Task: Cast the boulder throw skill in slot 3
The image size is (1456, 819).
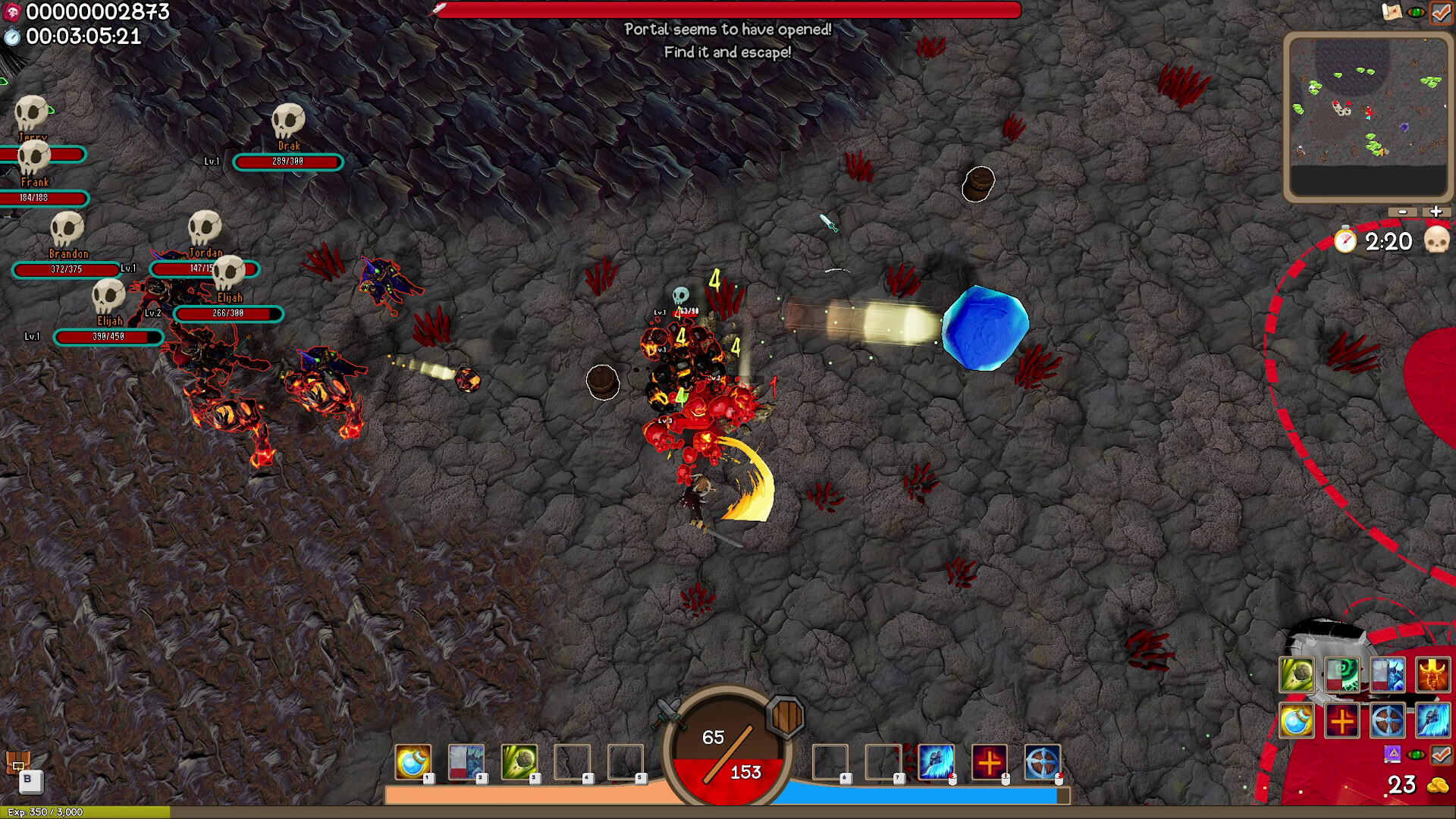Action: [519, 761]
